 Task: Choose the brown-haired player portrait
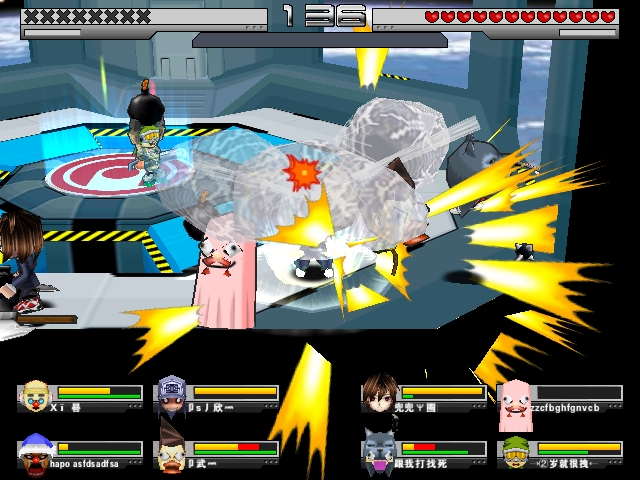(380, 394)
